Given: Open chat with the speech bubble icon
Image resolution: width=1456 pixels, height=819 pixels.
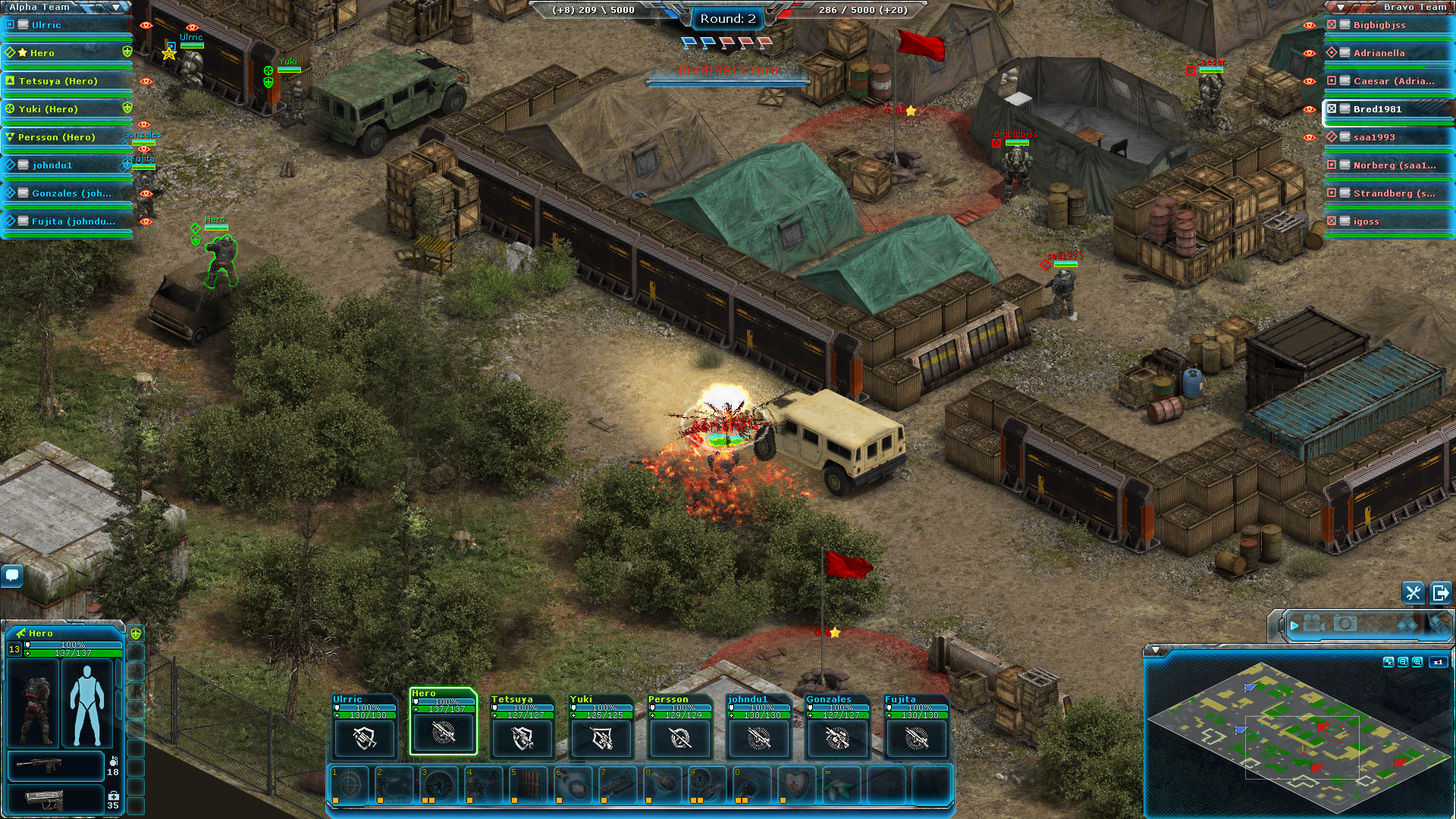Looking at the screenshot, I should click(x=11, y=576).
